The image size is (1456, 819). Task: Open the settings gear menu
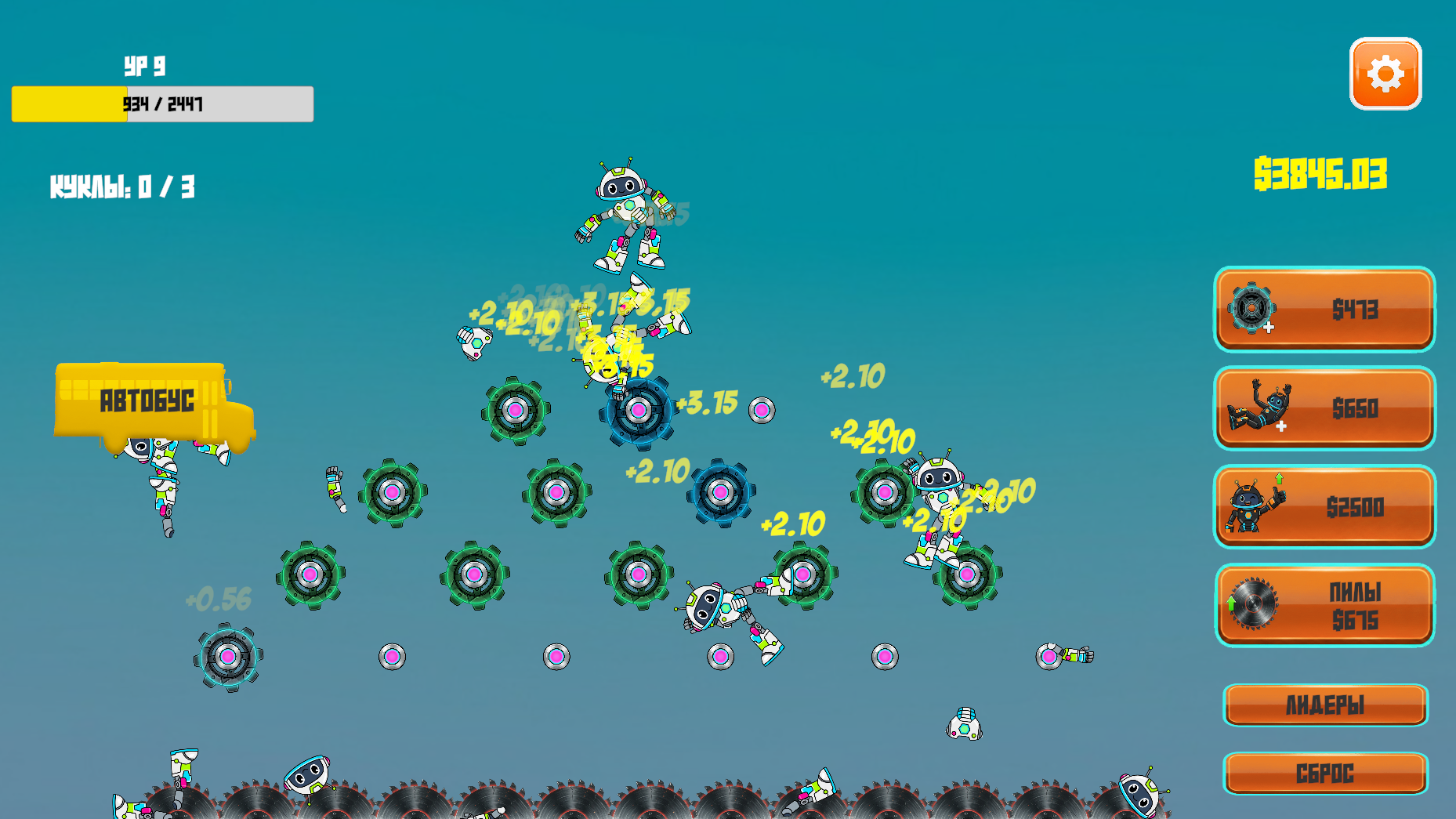point(1385,73)
